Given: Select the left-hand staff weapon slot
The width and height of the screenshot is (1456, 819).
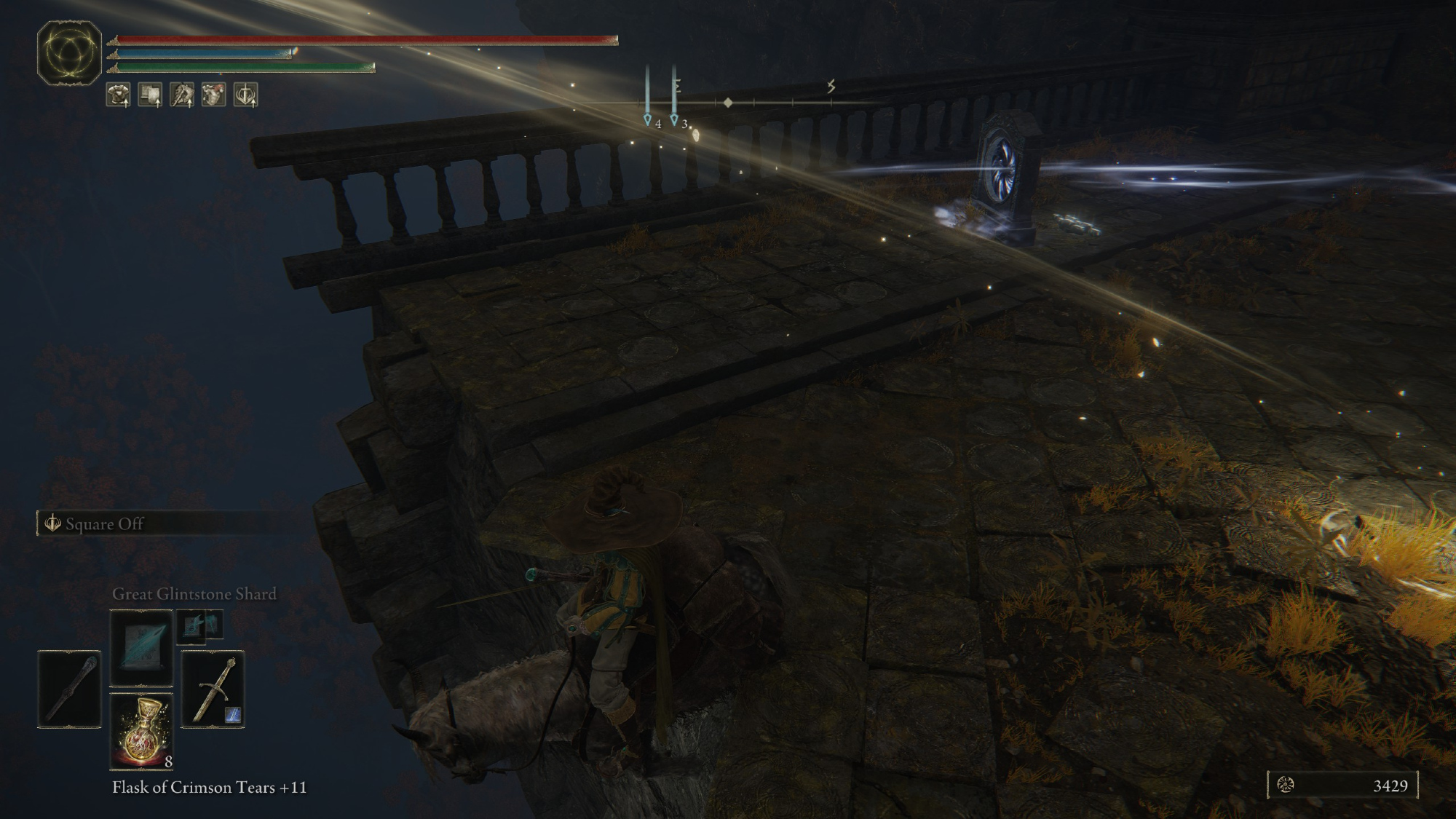Looking at the screenshot, I should click(69, 689).
